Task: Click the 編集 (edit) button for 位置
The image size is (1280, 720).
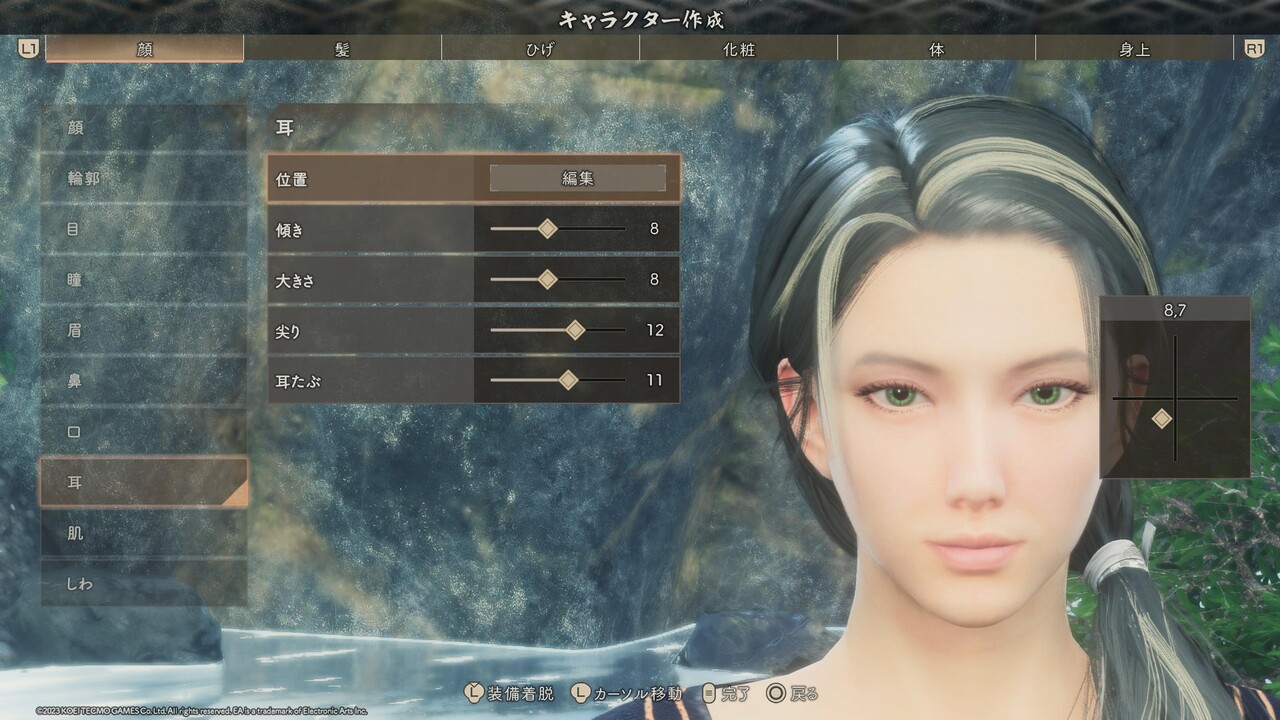Action: point(577,178)
